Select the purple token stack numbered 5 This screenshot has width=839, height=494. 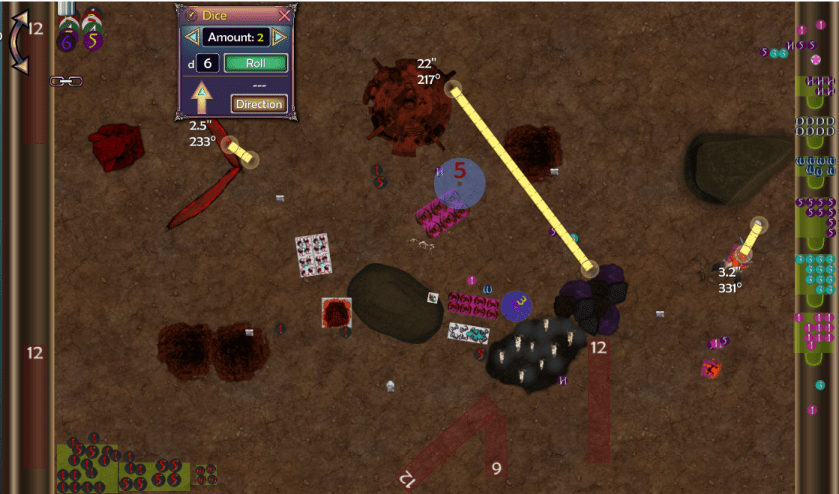[93, 41]
